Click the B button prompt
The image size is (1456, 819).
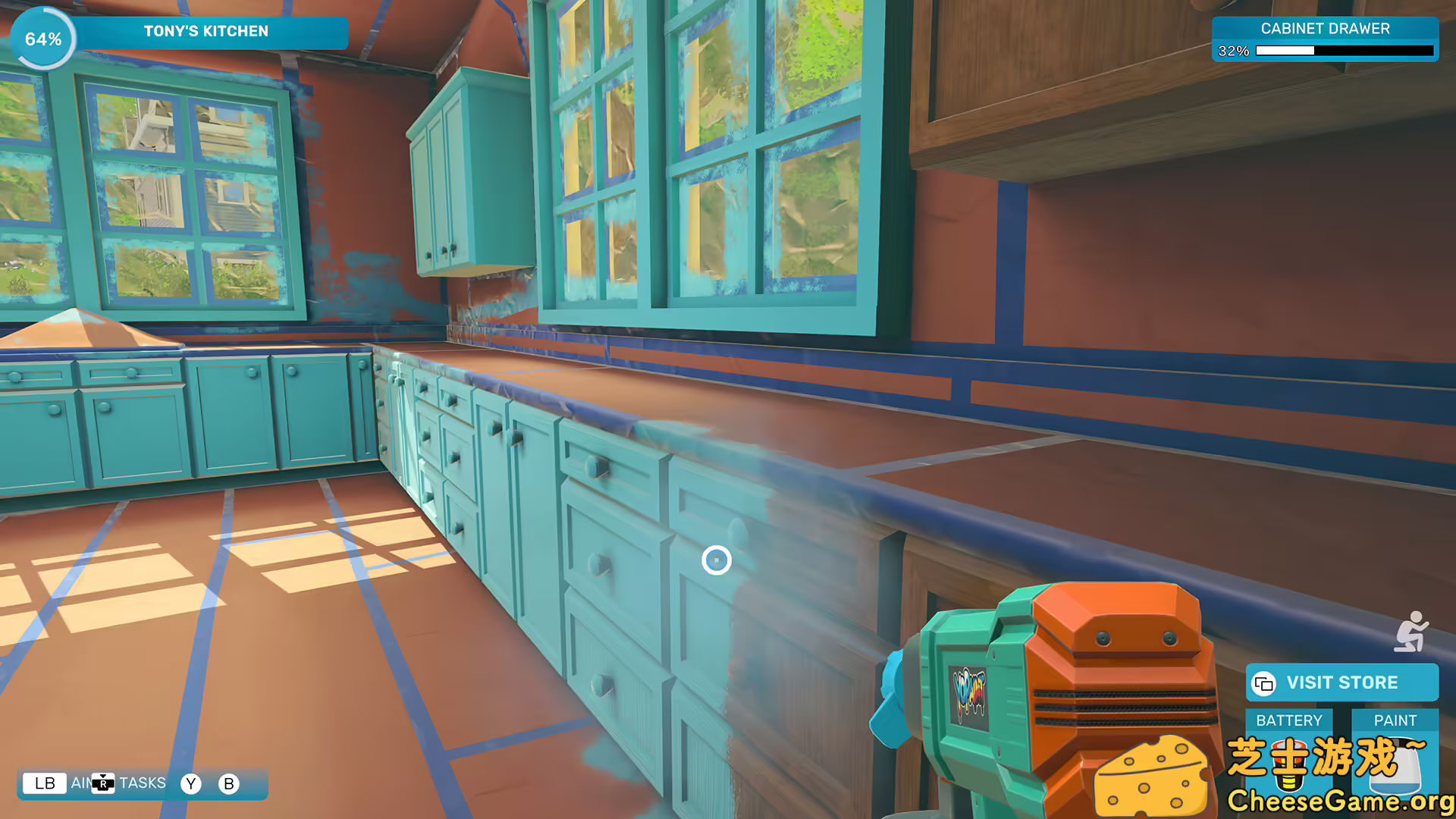click(229, 783)
